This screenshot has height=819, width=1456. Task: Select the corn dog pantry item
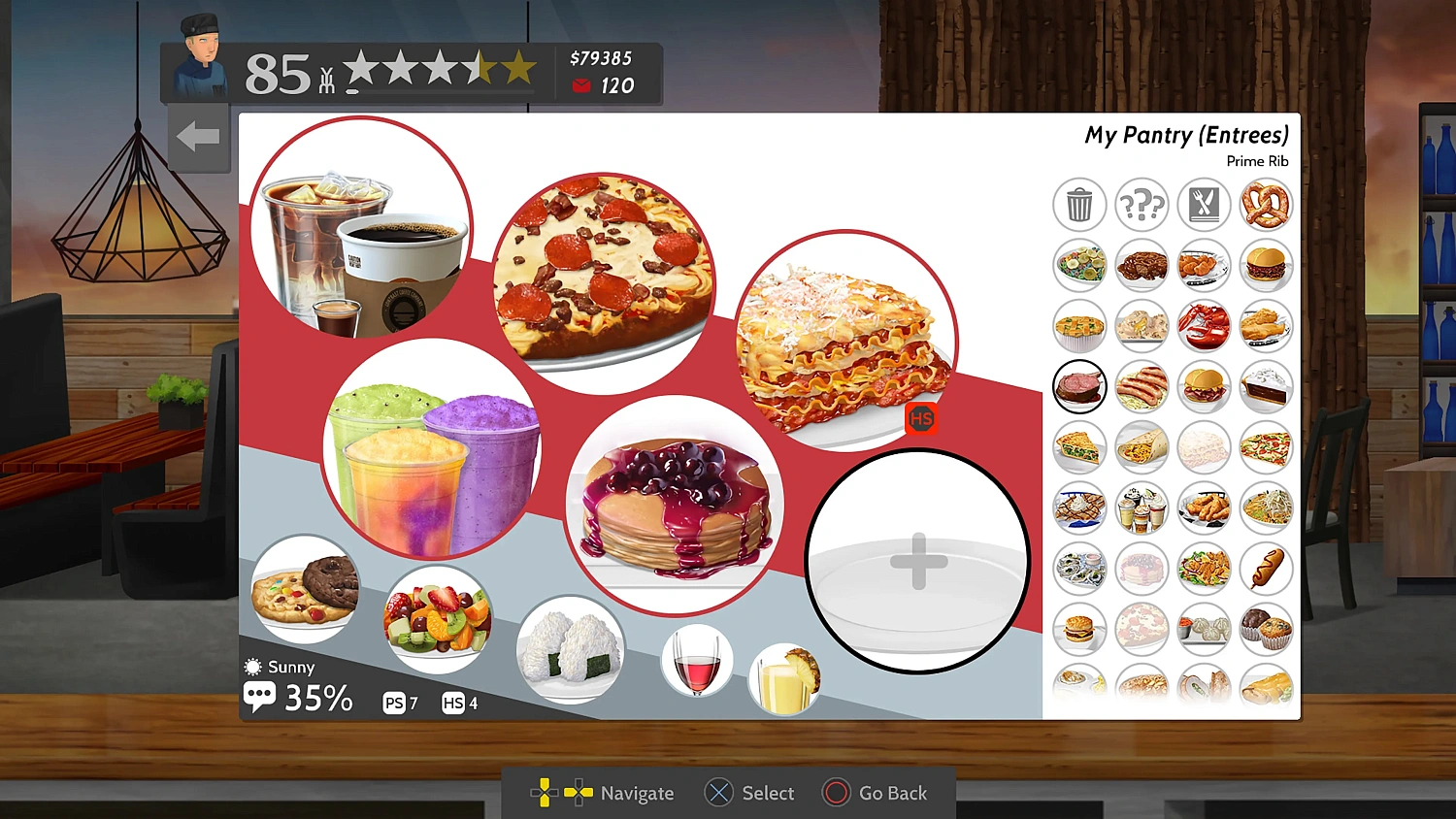pyautogui.click(x=1266, y=569)
